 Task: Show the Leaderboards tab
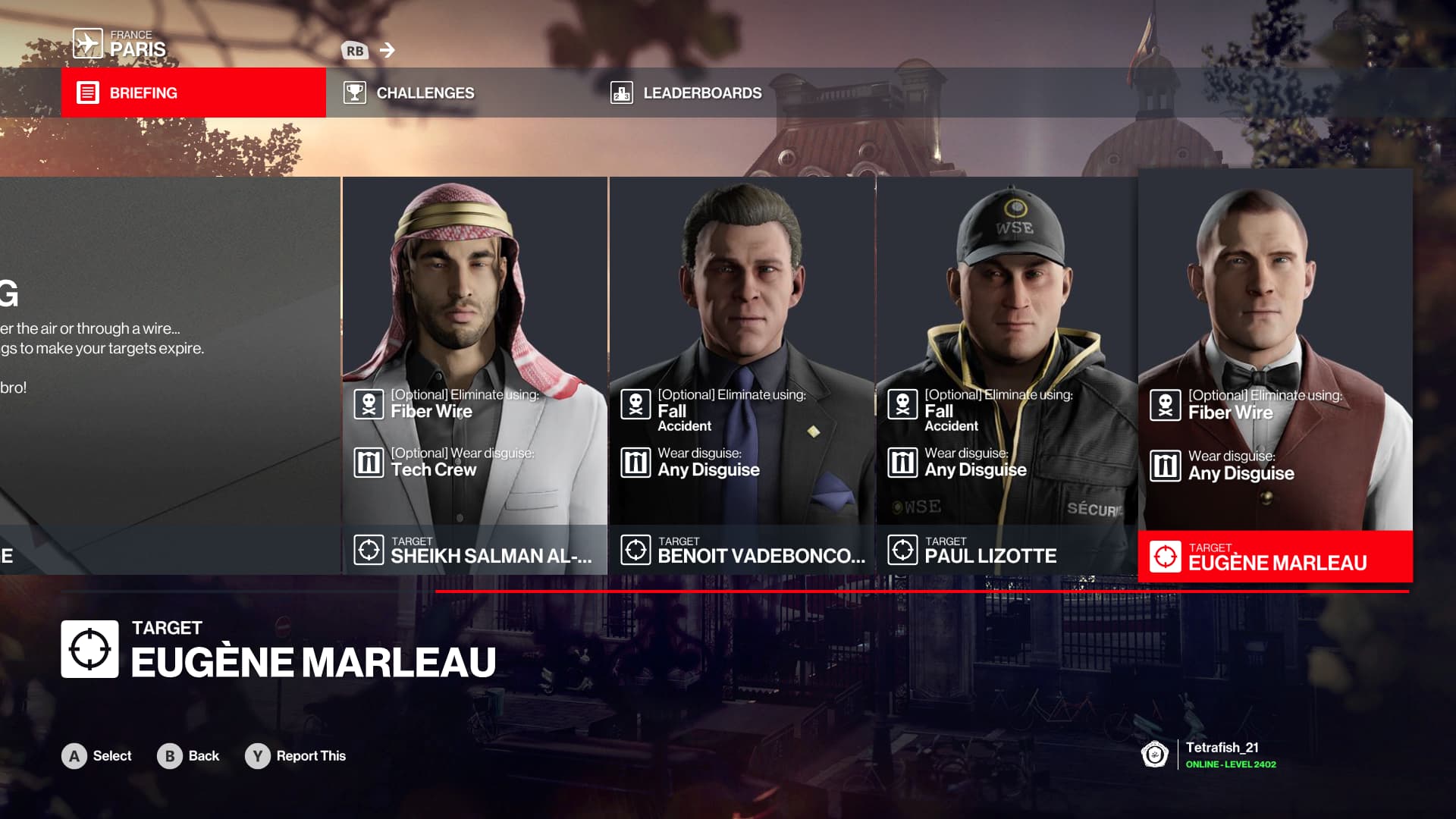[x=701, y=93]
